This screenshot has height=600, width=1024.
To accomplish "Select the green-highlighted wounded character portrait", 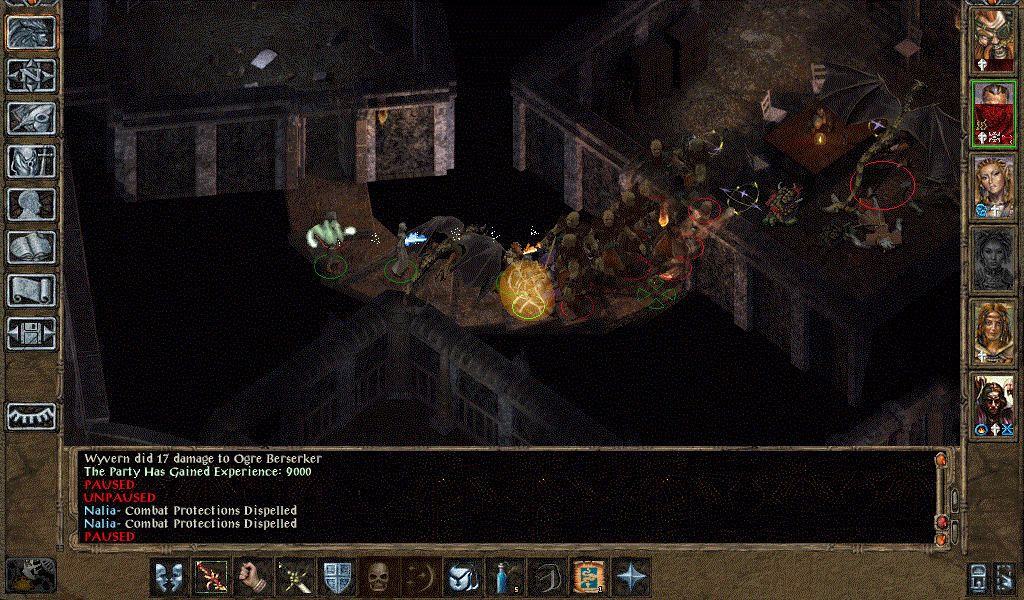I will [x=994, y=113].
